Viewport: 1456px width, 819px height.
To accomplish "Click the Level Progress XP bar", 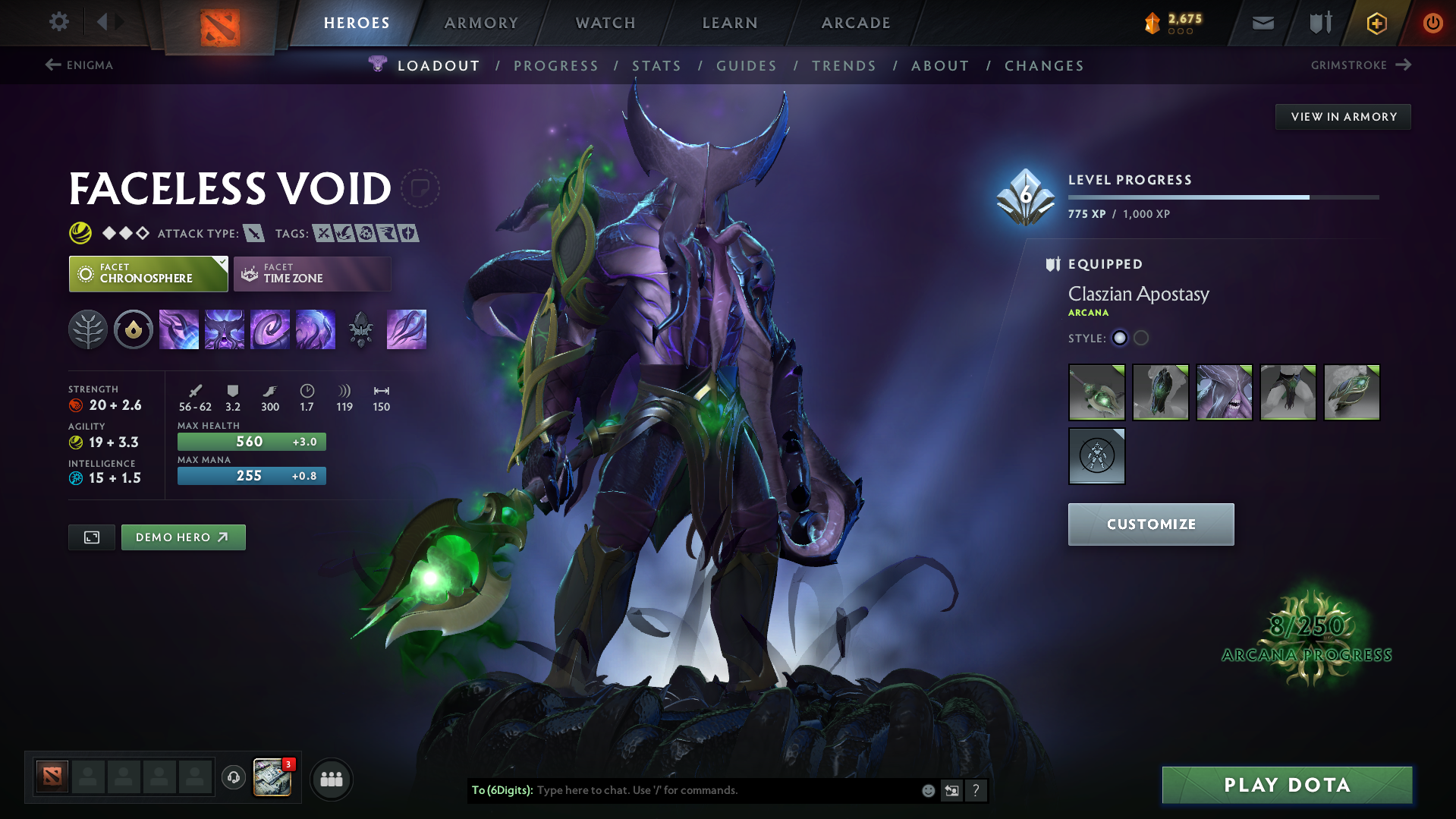I will click(1223, 197).
